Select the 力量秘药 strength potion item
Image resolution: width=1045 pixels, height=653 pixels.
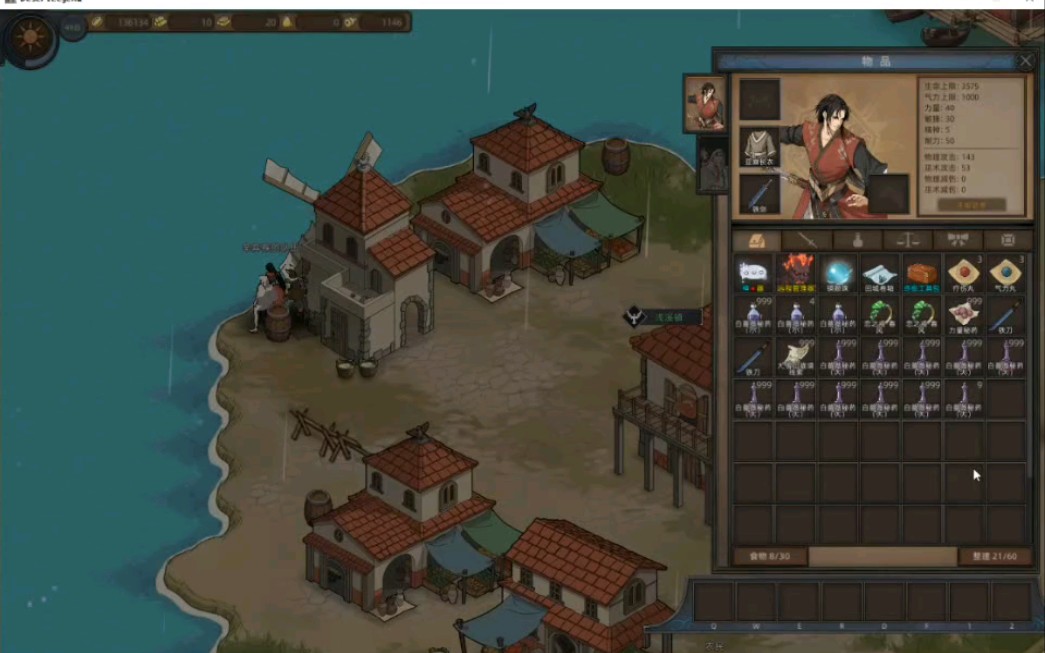click(964, 316)
